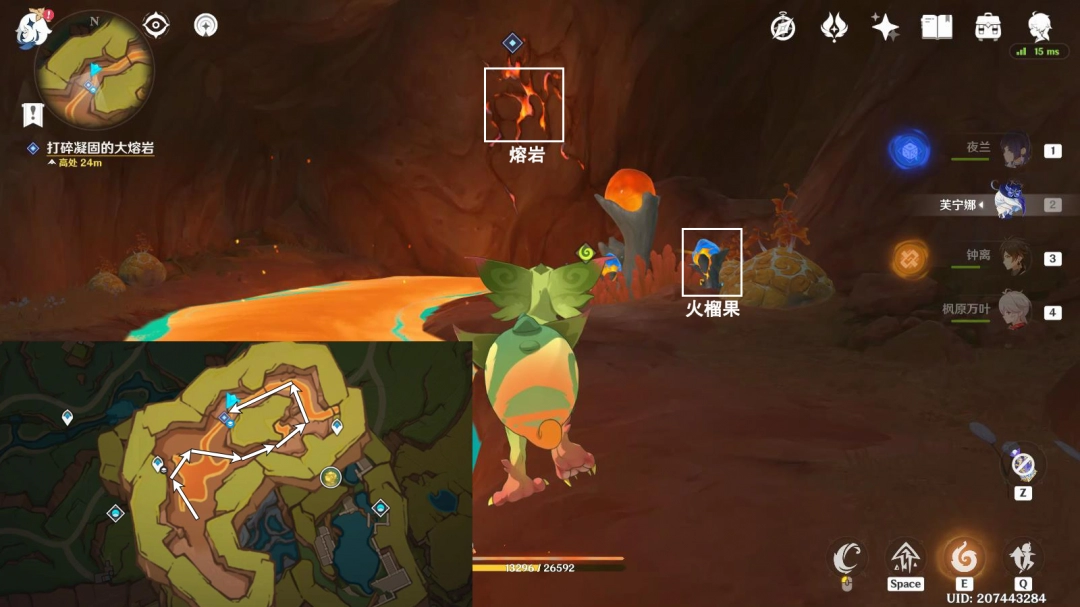This screenshot has height=607, width=1080.
Task: Use the jump arrow icon
Action: coord(905,556)
